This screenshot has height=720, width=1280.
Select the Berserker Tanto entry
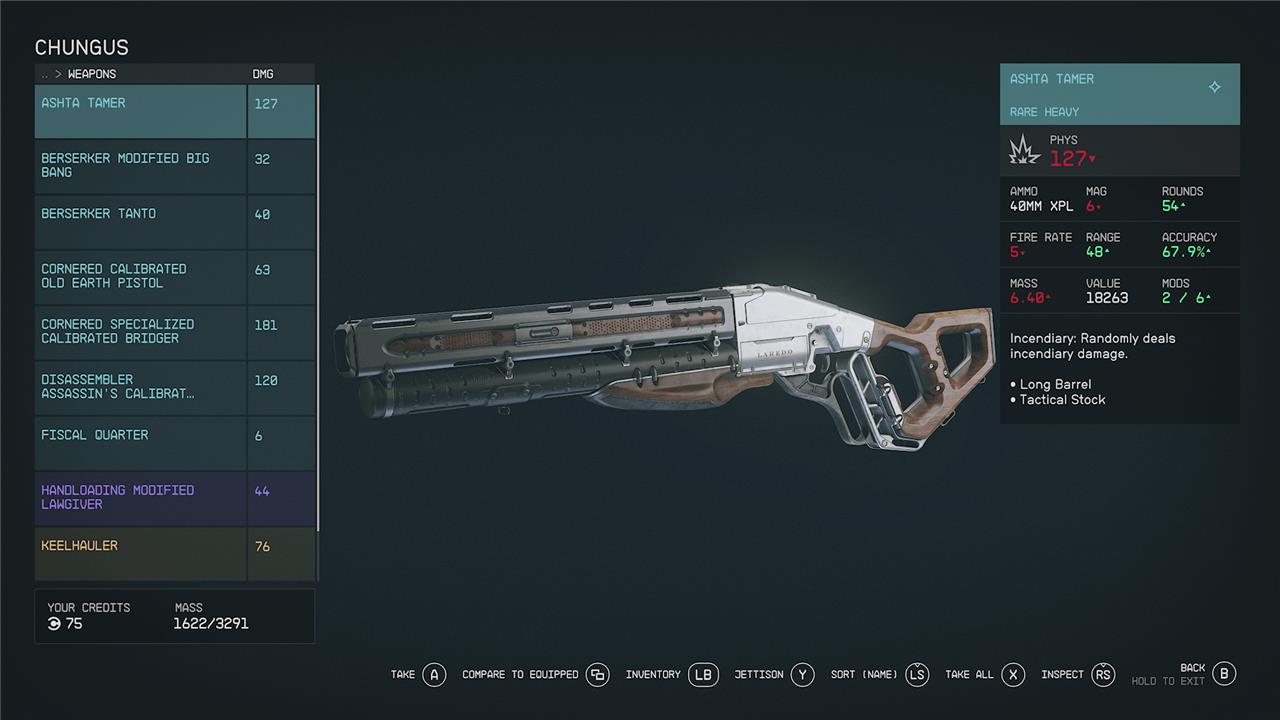[140, 221]
